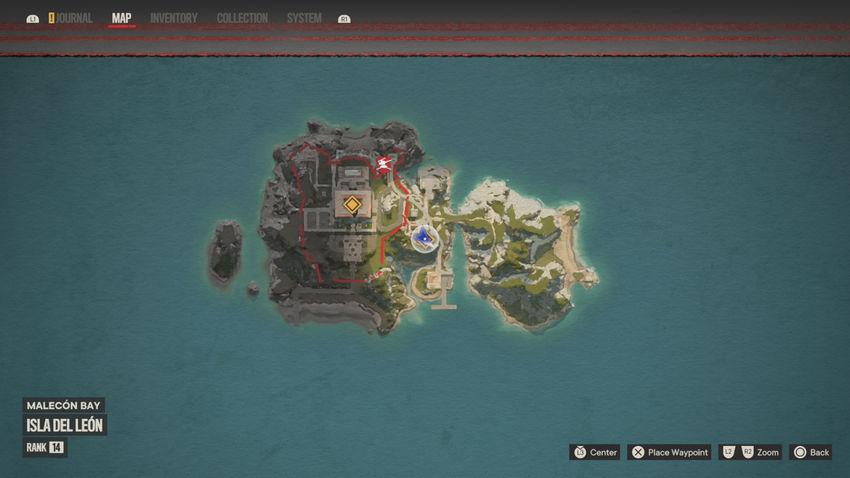Select the Map tab

point(122,18)
